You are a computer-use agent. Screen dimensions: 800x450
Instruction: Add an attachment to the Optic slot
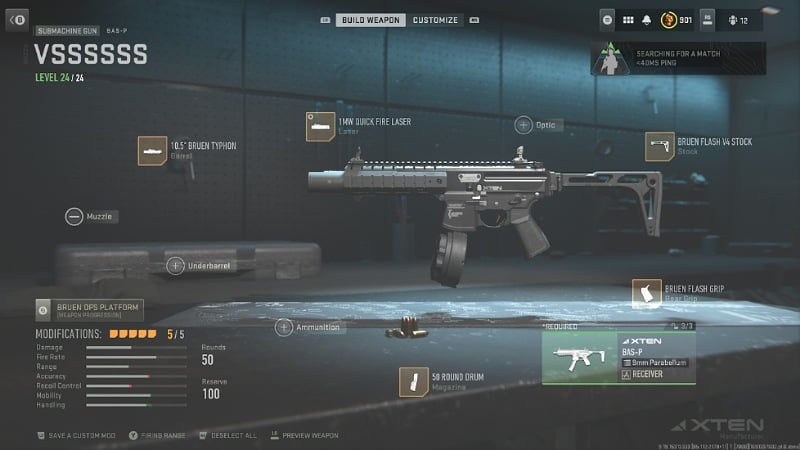pyautogui.click(x=524, y=125)
